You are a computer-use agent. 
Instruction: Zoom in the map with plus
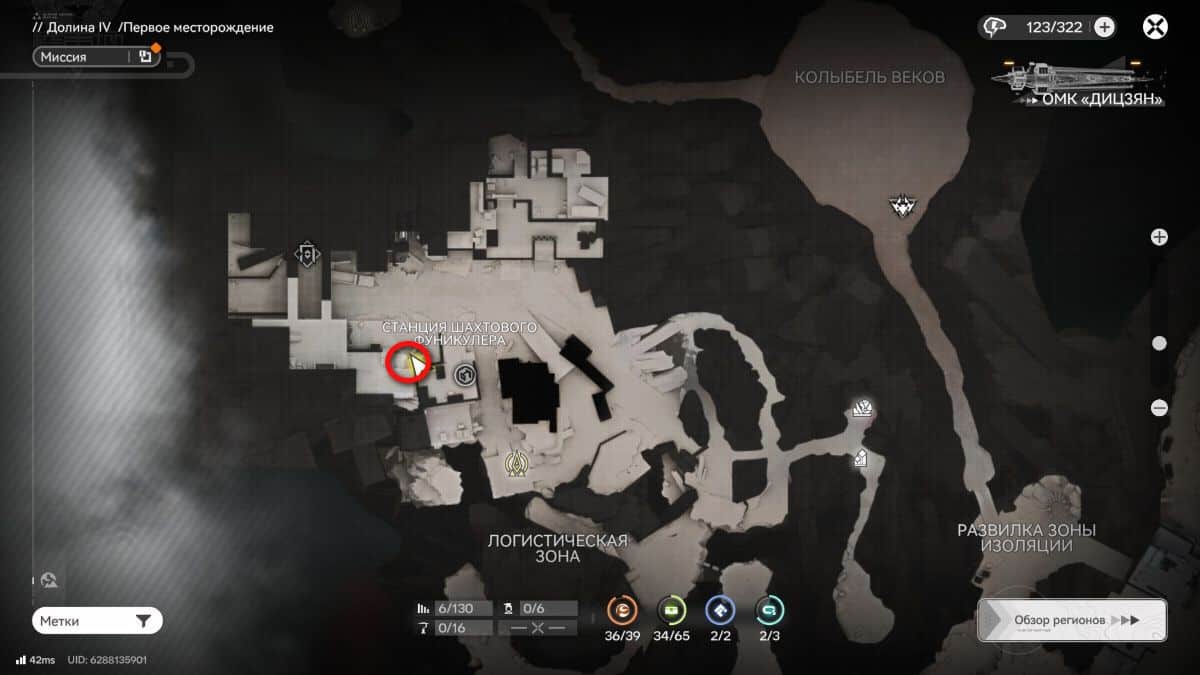point(1159,237)
